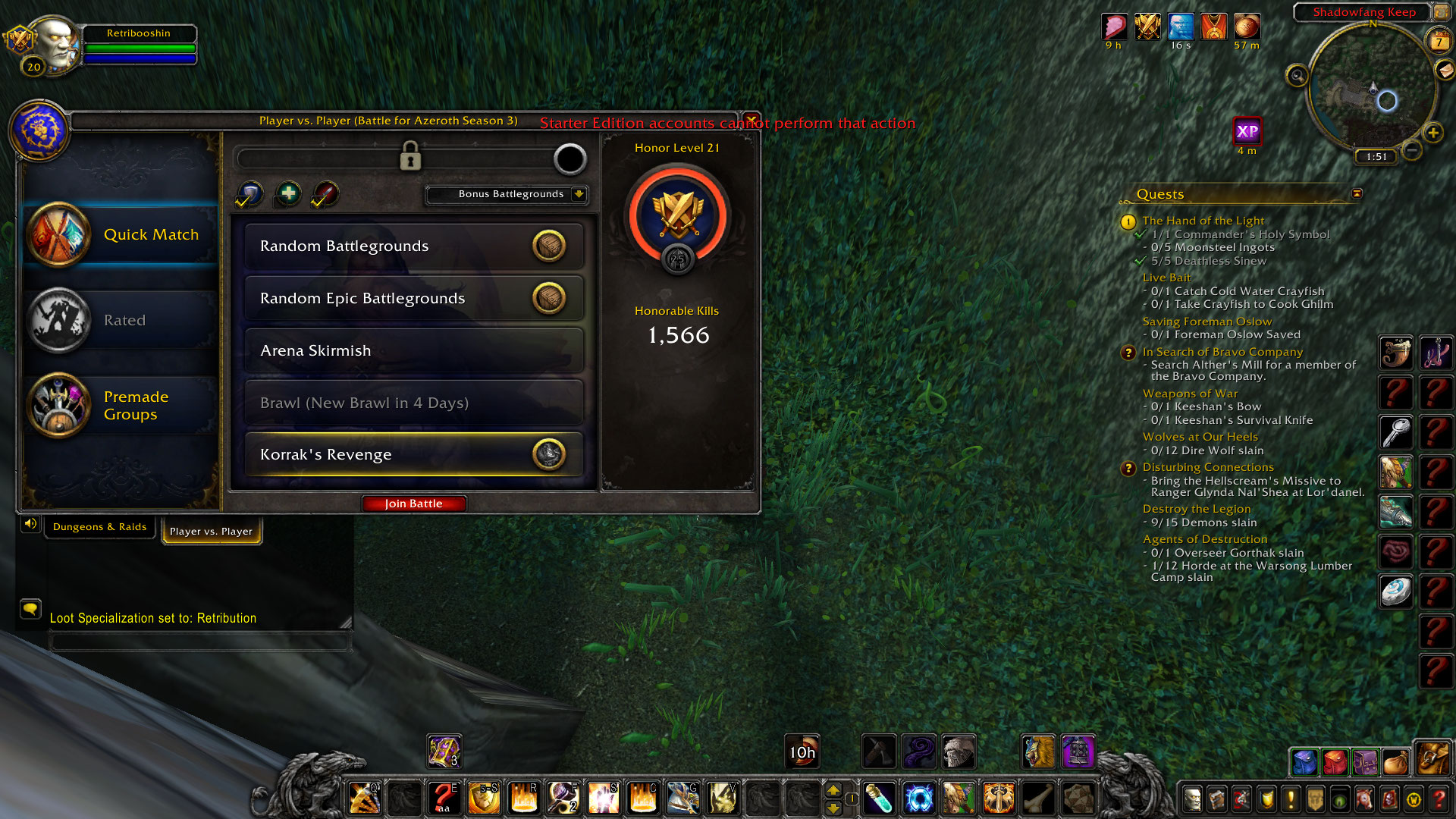Click the Retribooshin player portrait
1456x819 pixels.
click(x=55, y=42)
